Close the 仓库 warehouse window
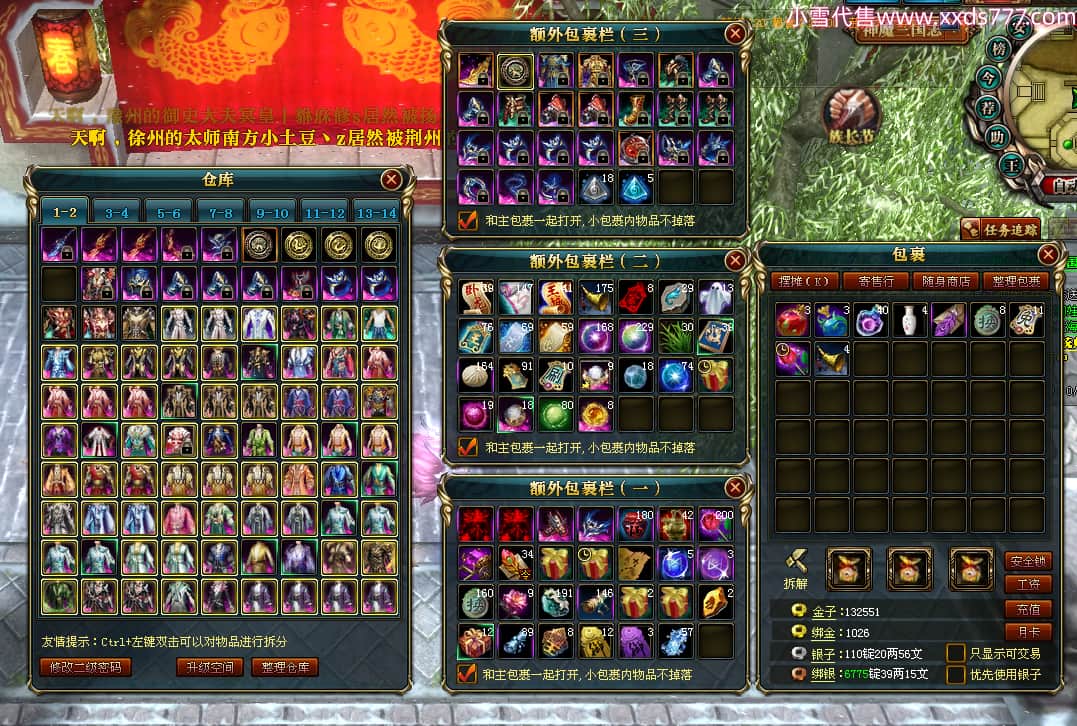The height and width of the screenshot is (726, 1077). (x=391, y=179)
